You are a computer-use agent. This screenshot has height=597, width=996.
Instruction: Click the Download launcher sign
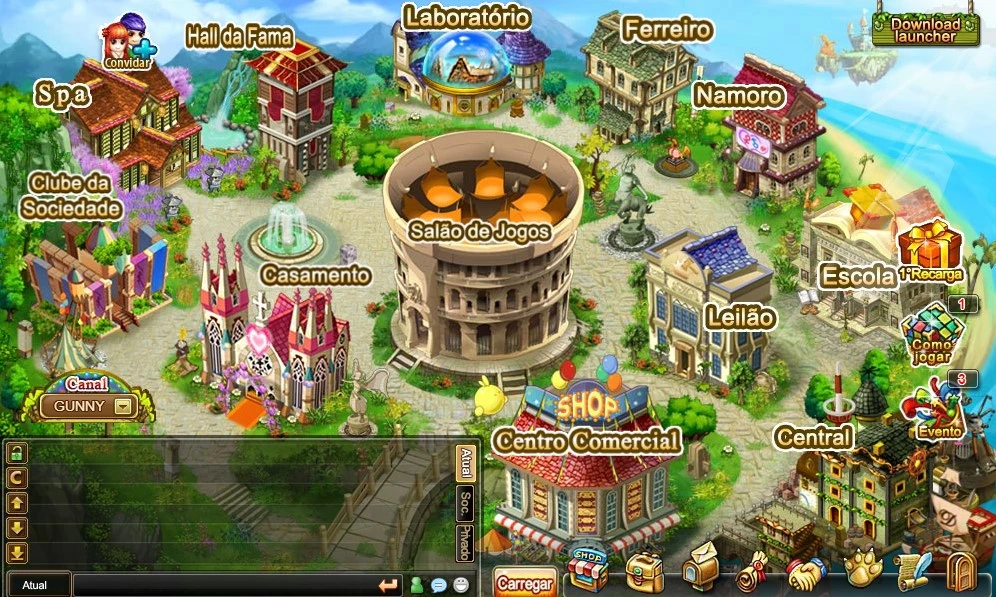pyautogui.click(x=924, y=29)
